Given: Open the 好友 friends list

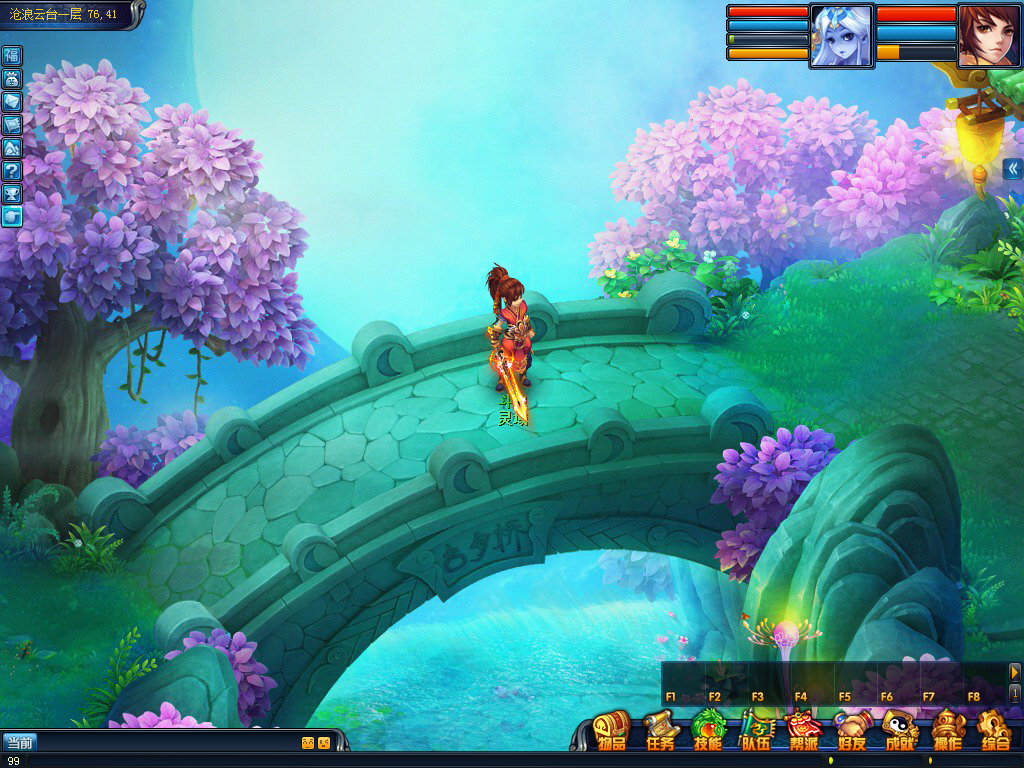Looking at the screenshot, I should click(x=851, y=730).
